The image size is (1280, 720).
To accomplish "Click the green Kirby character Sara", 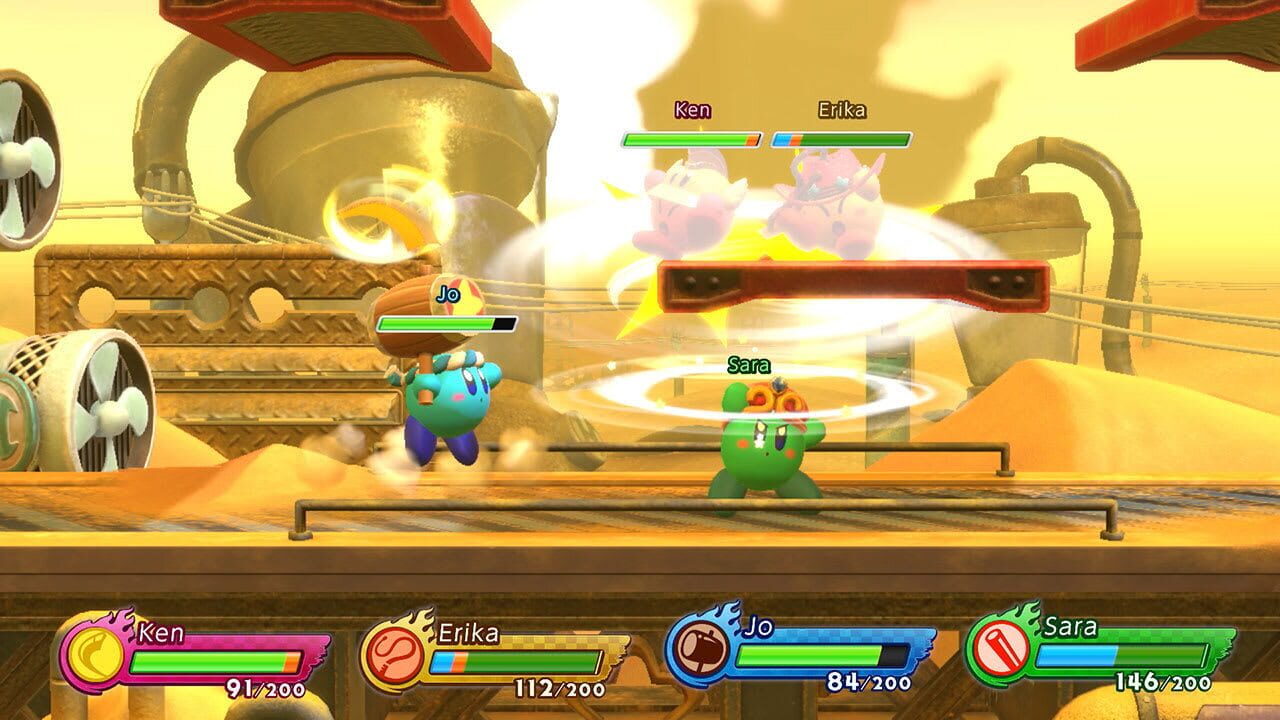I will pos(765,445).
